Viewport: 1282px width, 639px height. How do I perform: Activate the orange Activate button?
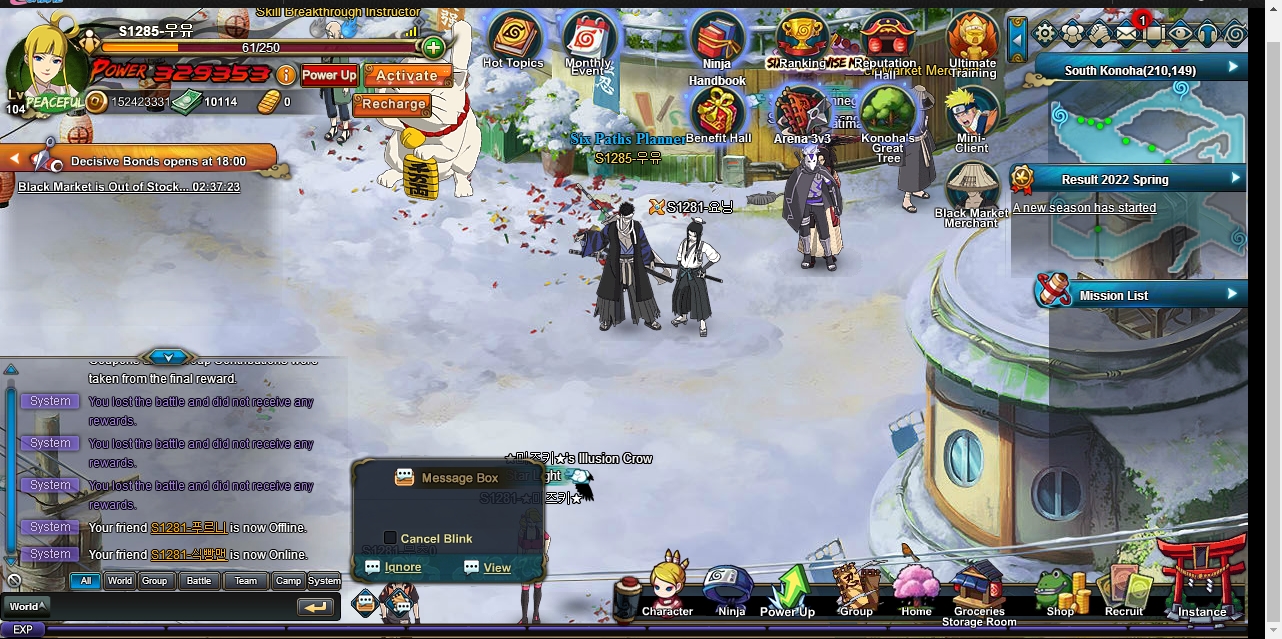pos(406,75)
